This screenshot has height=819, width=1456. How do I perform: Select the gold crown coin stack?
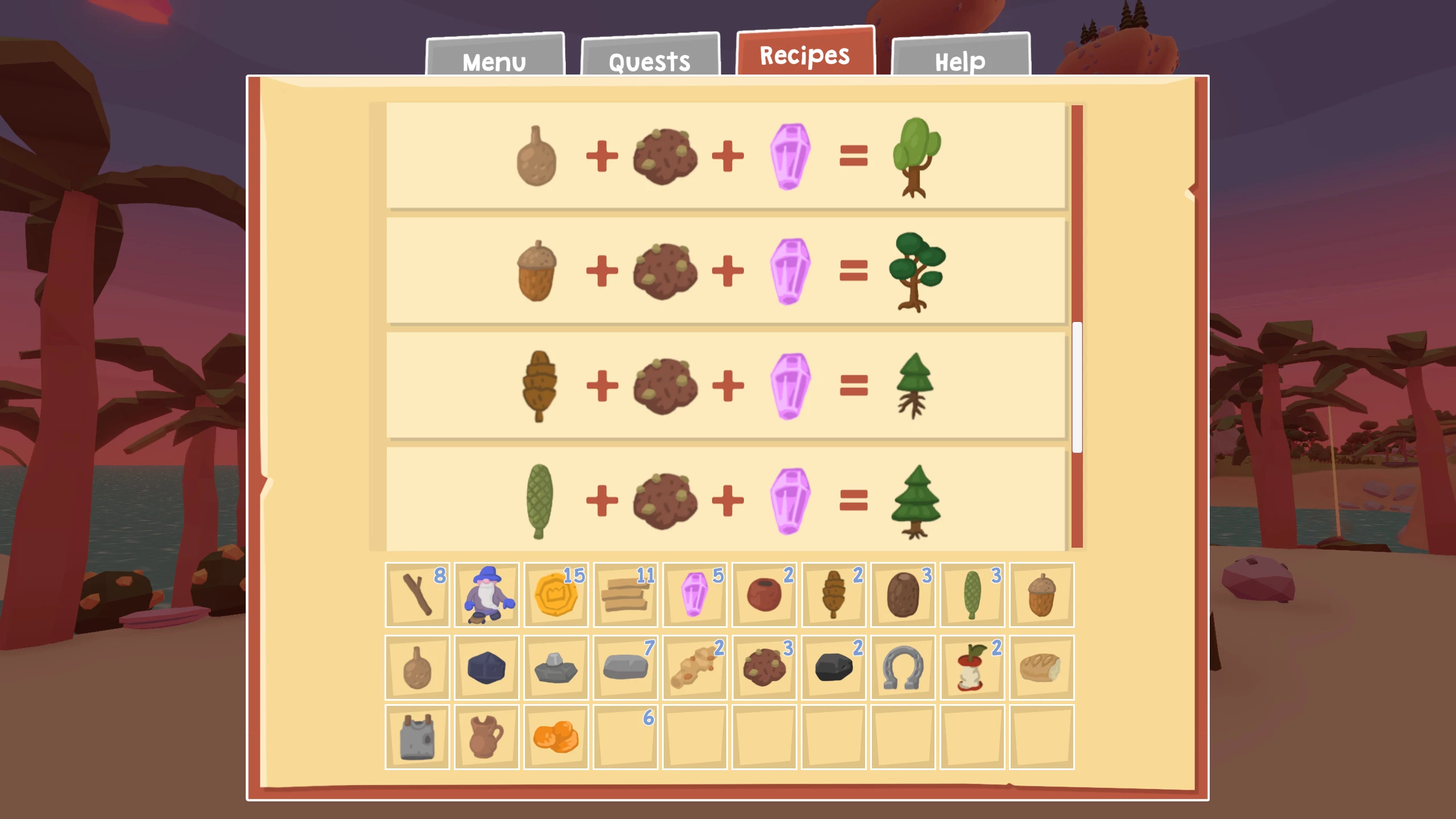(556, 595)
